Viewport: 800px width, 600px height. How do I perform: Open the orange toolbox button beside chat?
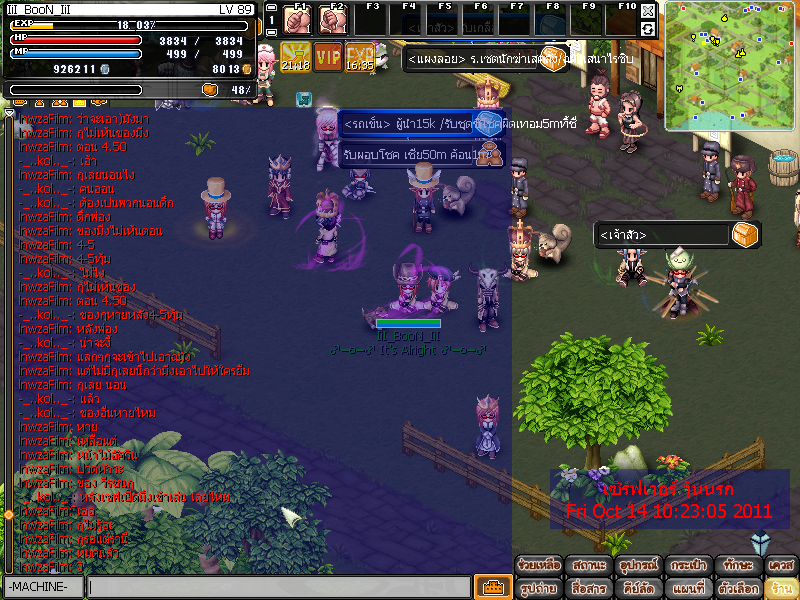[x=491, y=587]
